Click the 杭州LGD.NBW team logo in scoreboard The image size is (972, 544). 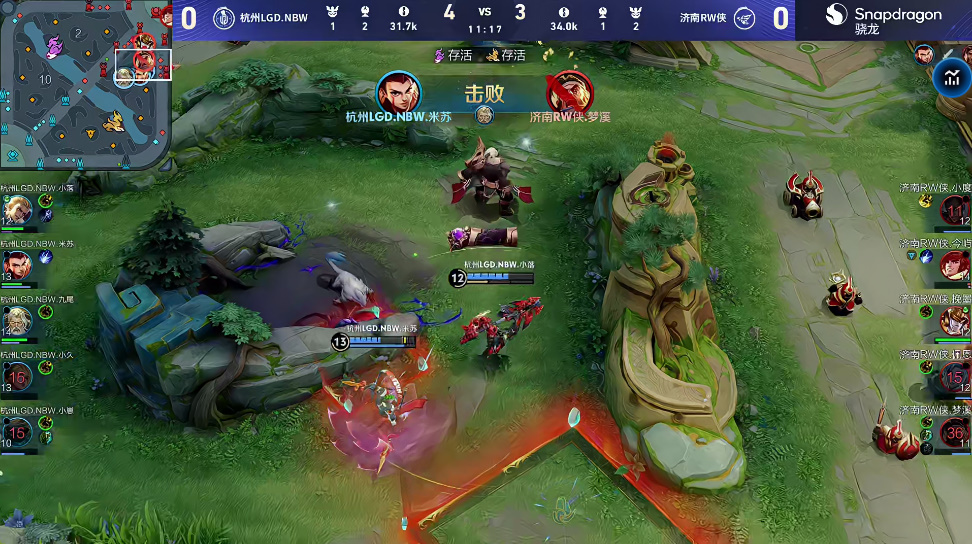pyautogui.click(x=224, y=18)
